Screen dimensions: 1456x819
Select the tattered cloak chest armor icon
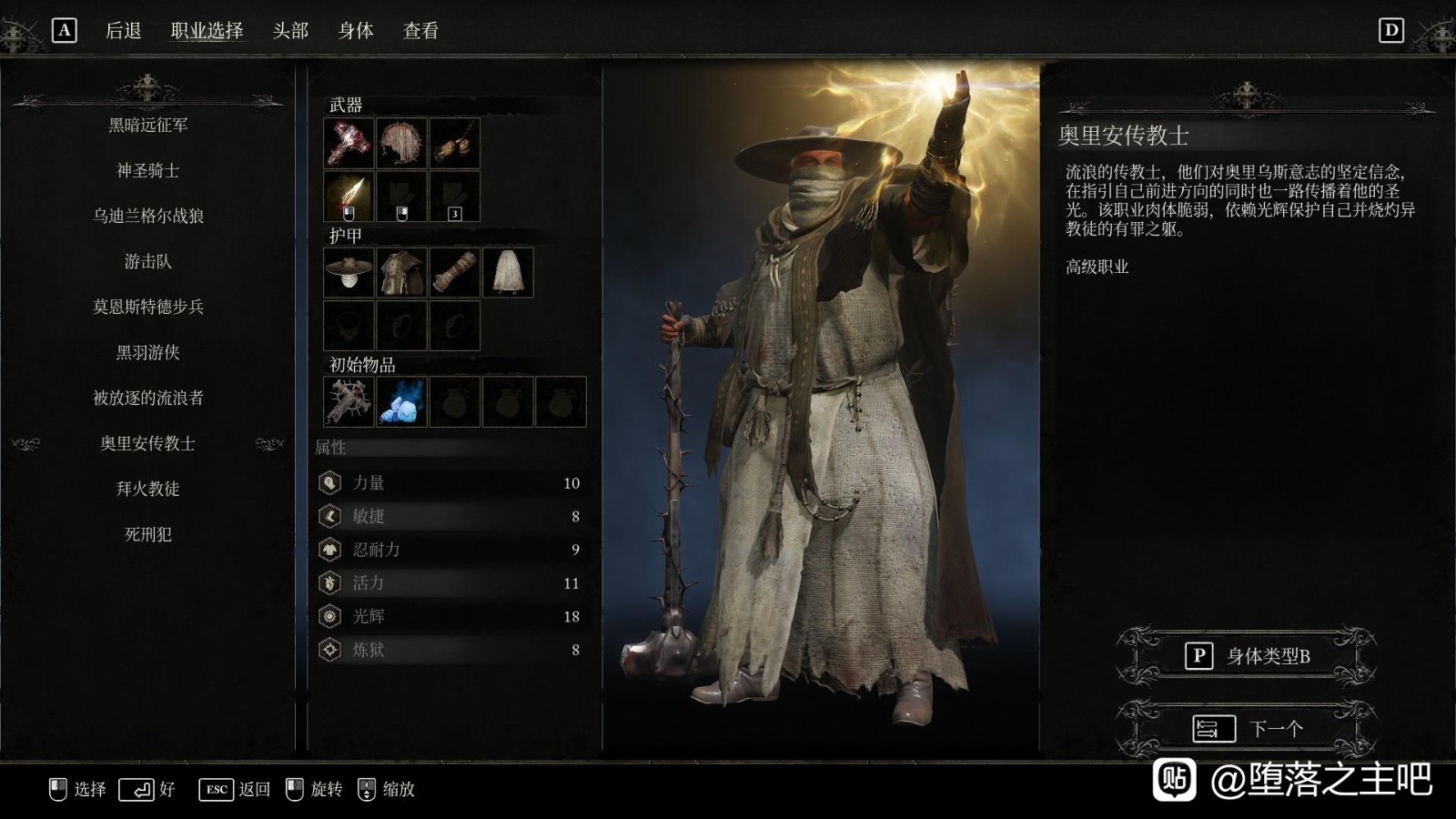(400, 273)
